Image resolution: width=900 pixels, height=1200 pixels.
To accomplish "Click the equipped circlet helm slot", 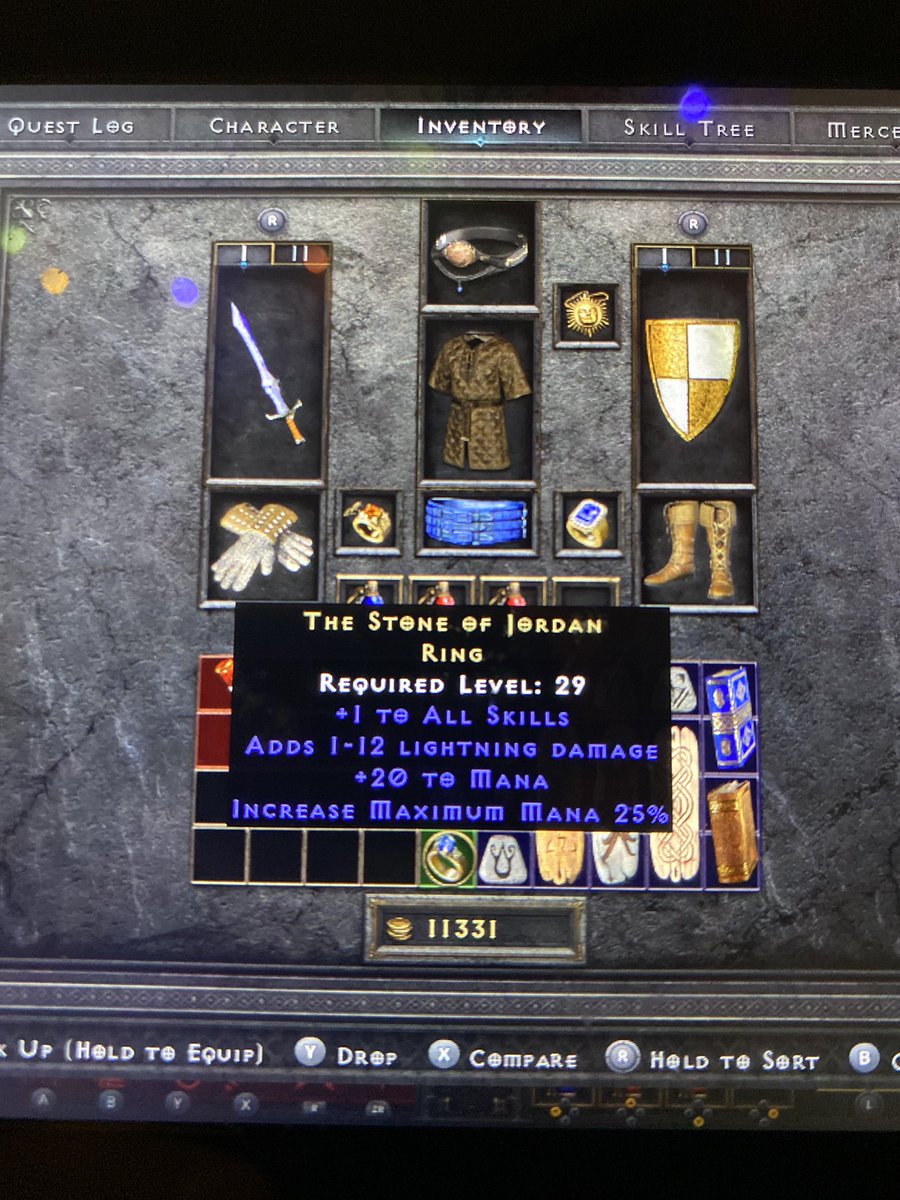I will click(x=479, y=252).
